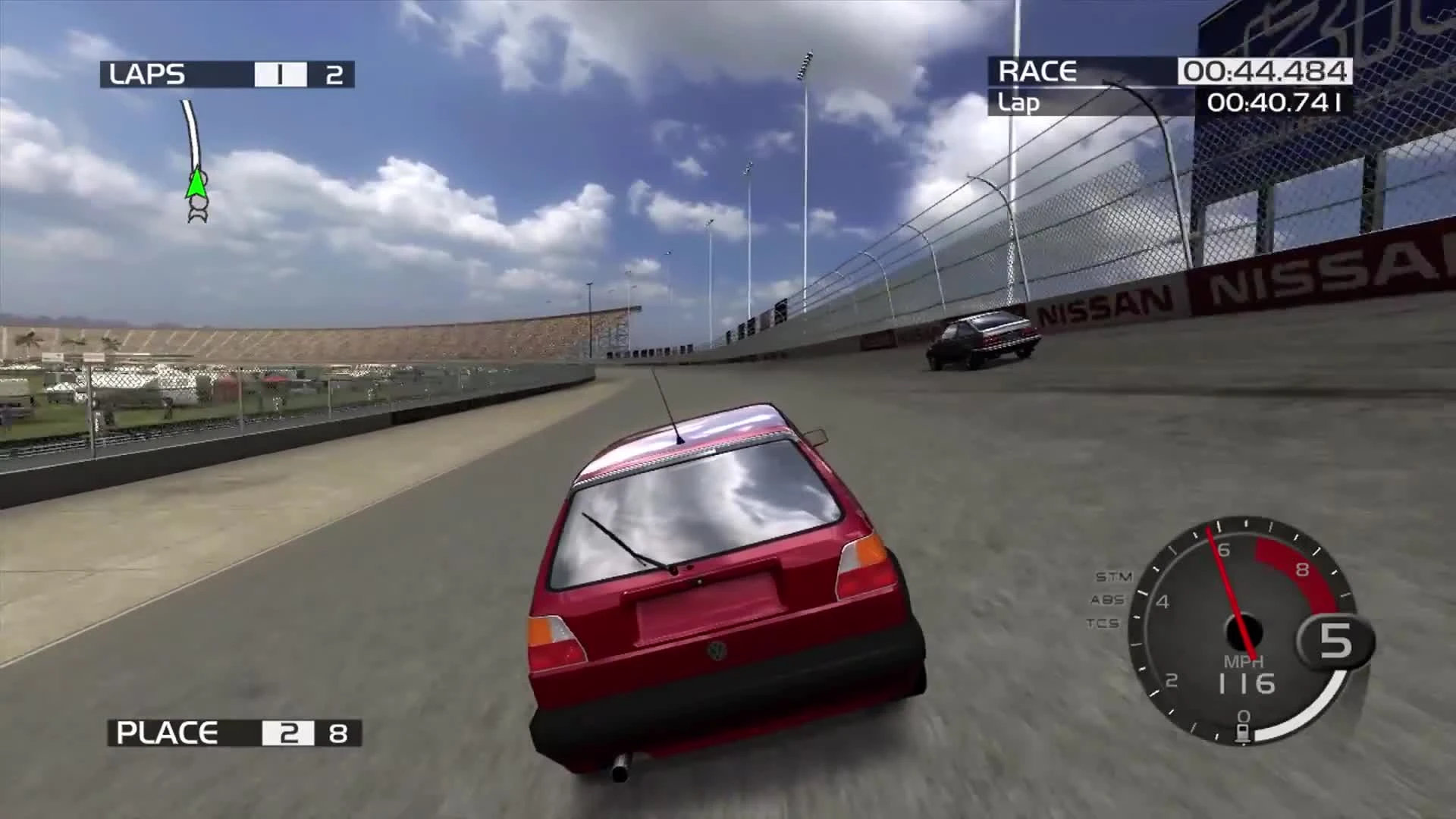
Task: Select the Lap time label
Action: click(x=1019, y=104)
